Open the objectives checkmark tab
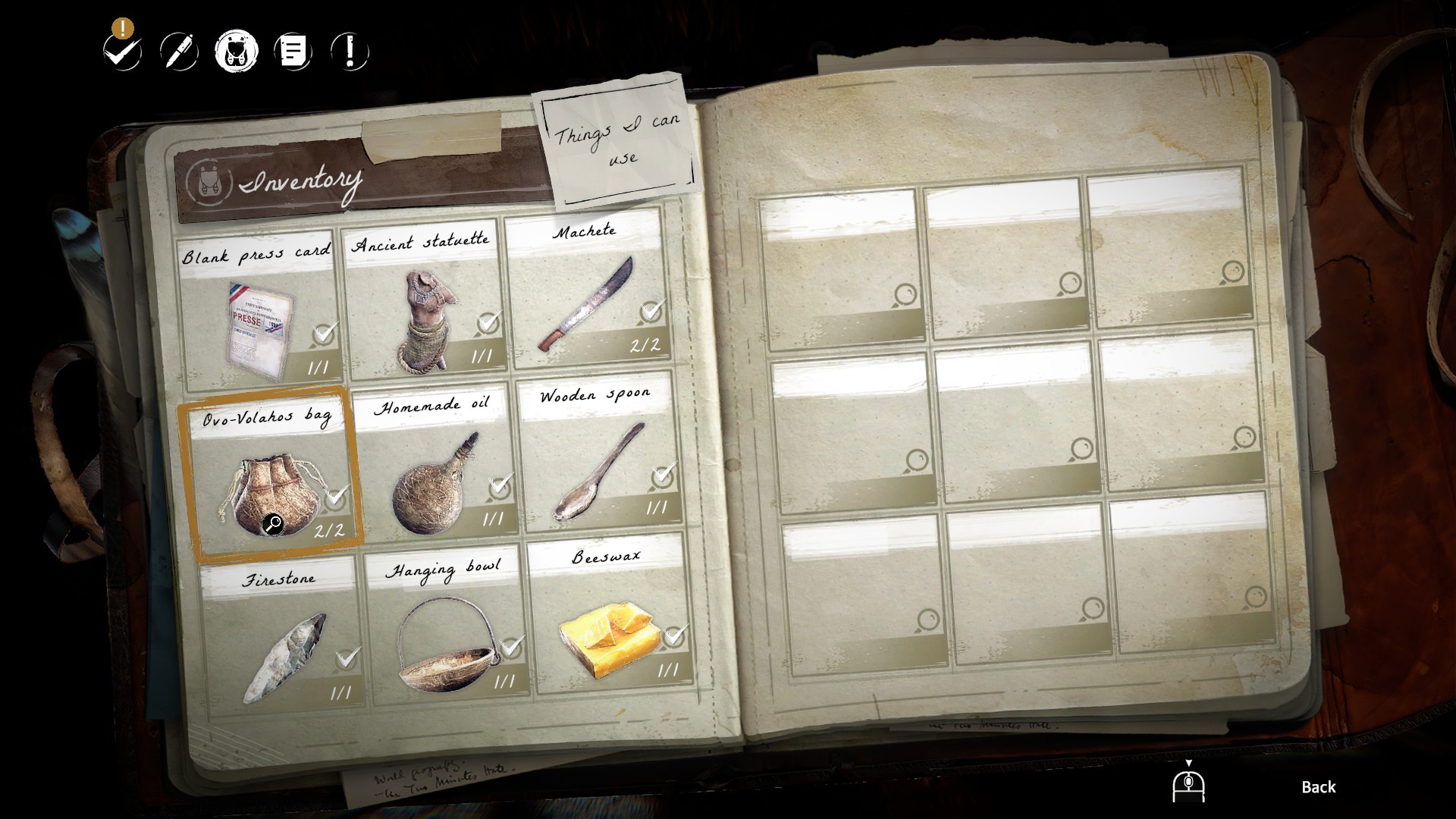This screenshot has height=819, width=1456. point(123,52)
